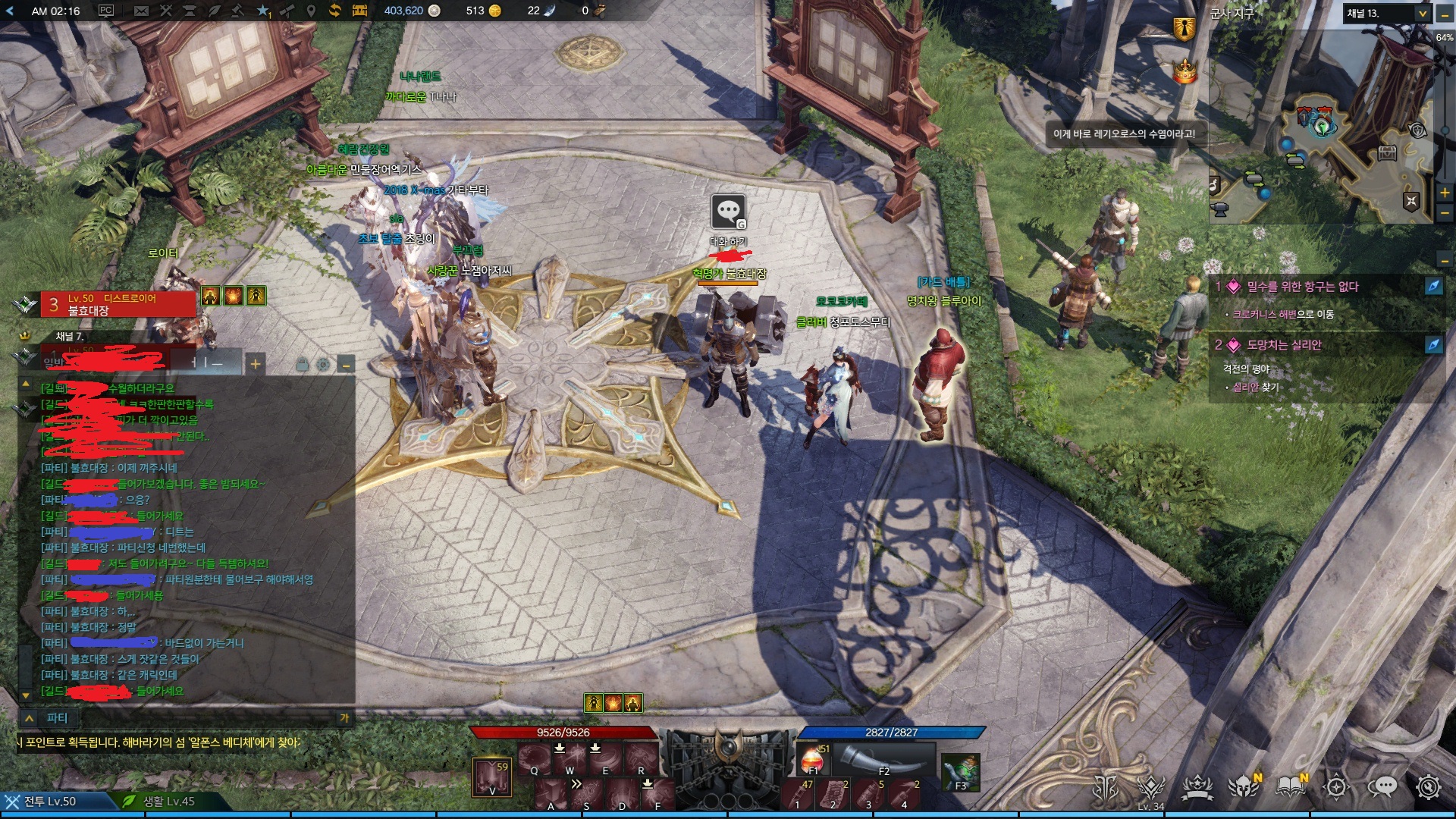Click the blue star icon in top bar
The image size is (1456, 819).
tap(262, 11)
